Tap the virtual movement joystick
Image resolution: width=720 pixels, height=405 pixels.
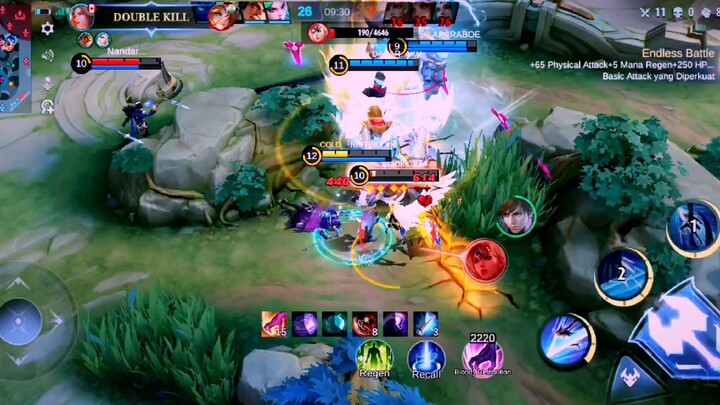[x=22, y=322]
